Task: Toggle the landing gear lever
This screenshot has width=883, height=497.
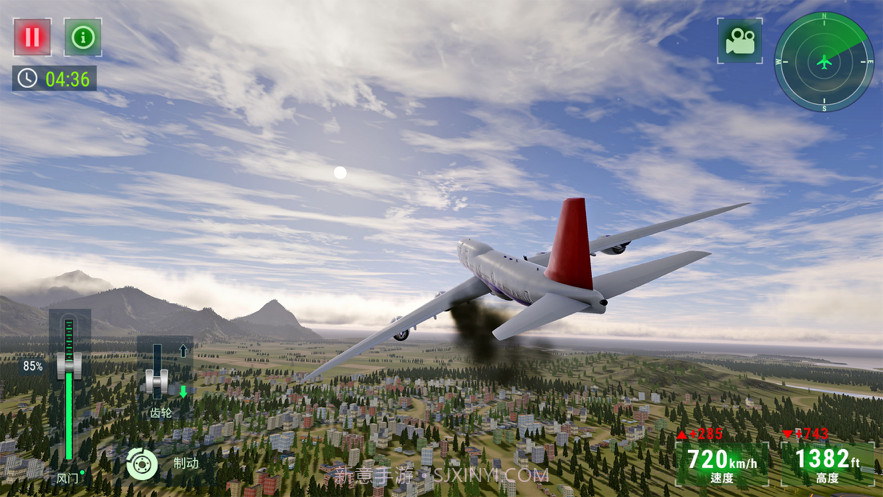Action: click(x=156, y=377)
